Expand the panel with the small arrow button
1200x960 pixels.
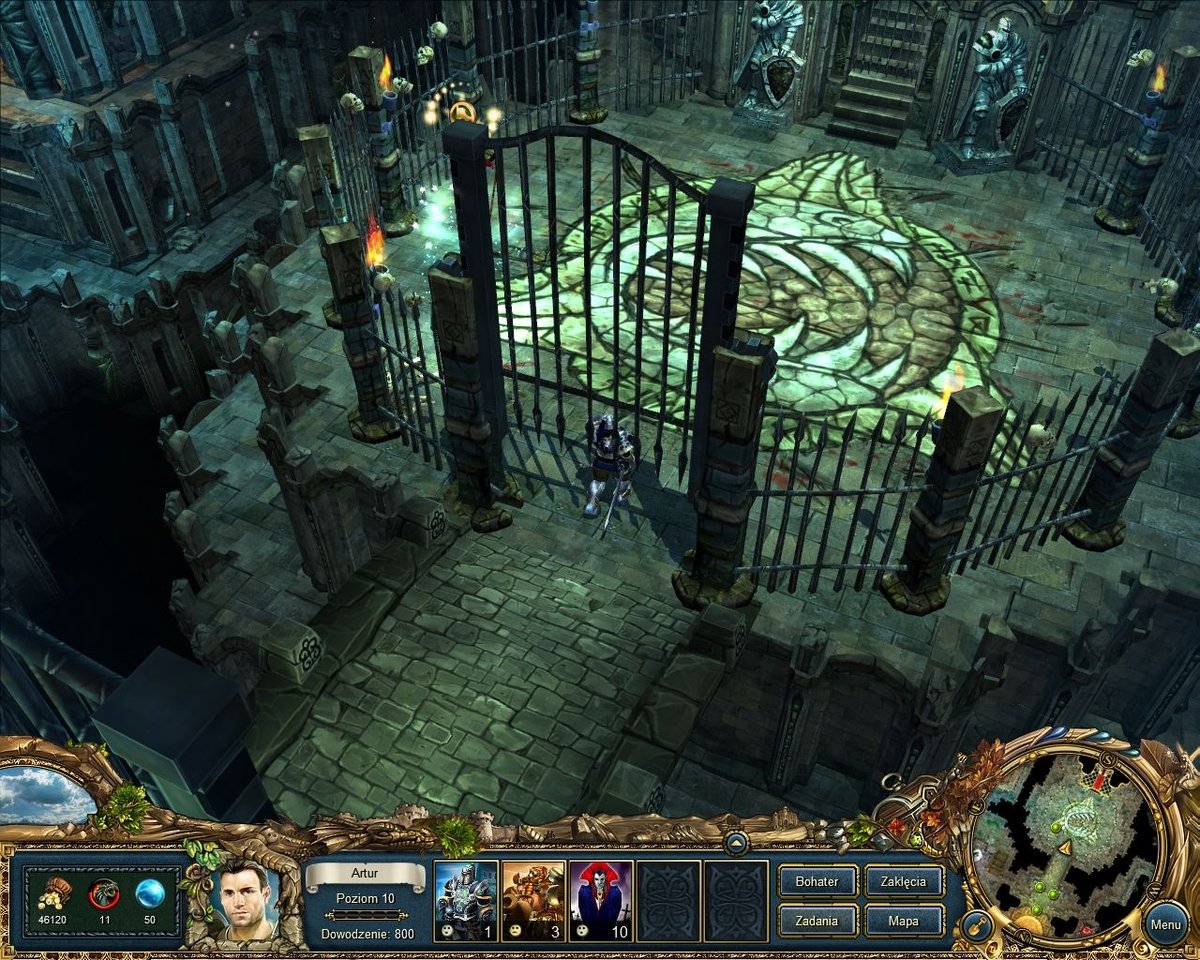(736, 841)
